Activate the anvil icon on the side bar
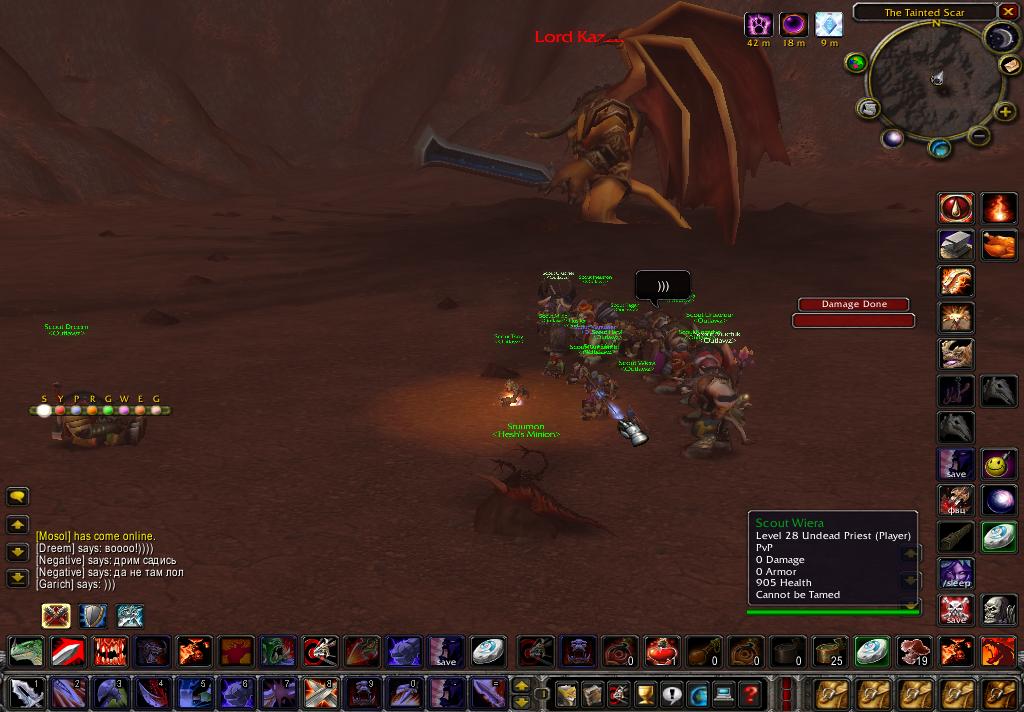Viewport: 1024px width, 712px height. tap(956, 245)
